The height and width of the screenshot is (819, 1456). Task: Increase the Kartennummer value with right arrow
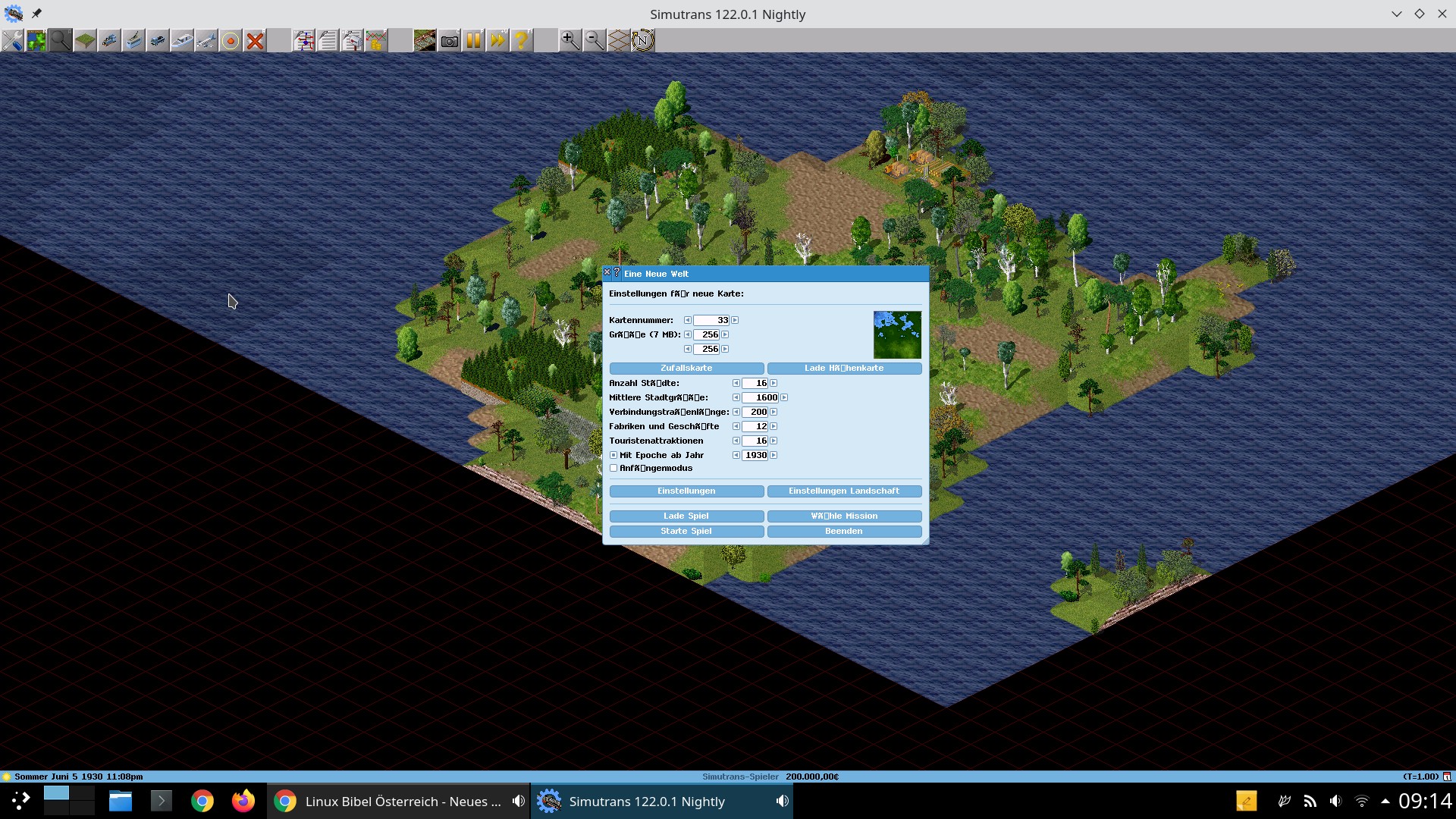tap(735, 321)
